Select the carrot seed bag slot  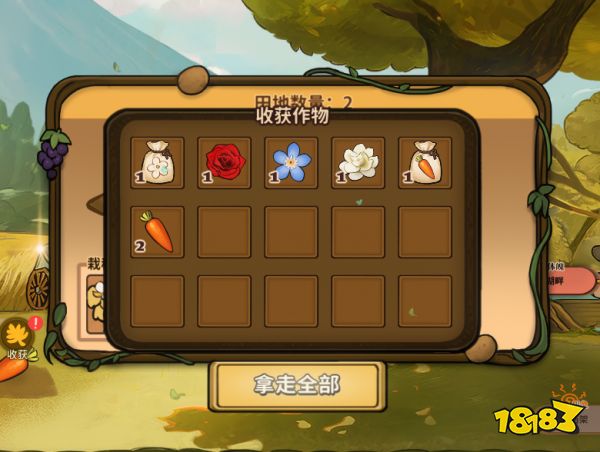[425, 162]
